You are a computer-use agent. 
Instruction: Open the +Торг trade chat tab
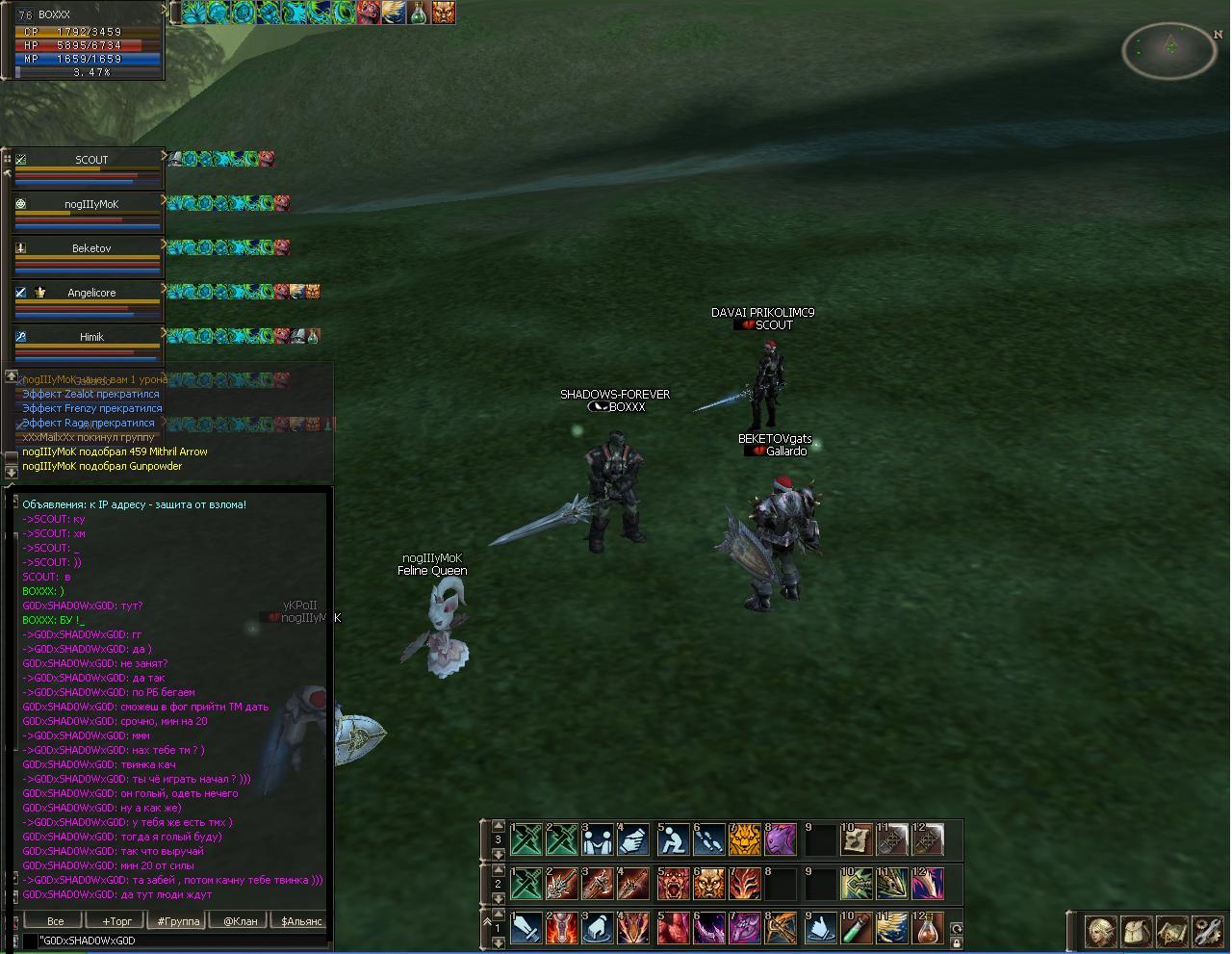116,921
